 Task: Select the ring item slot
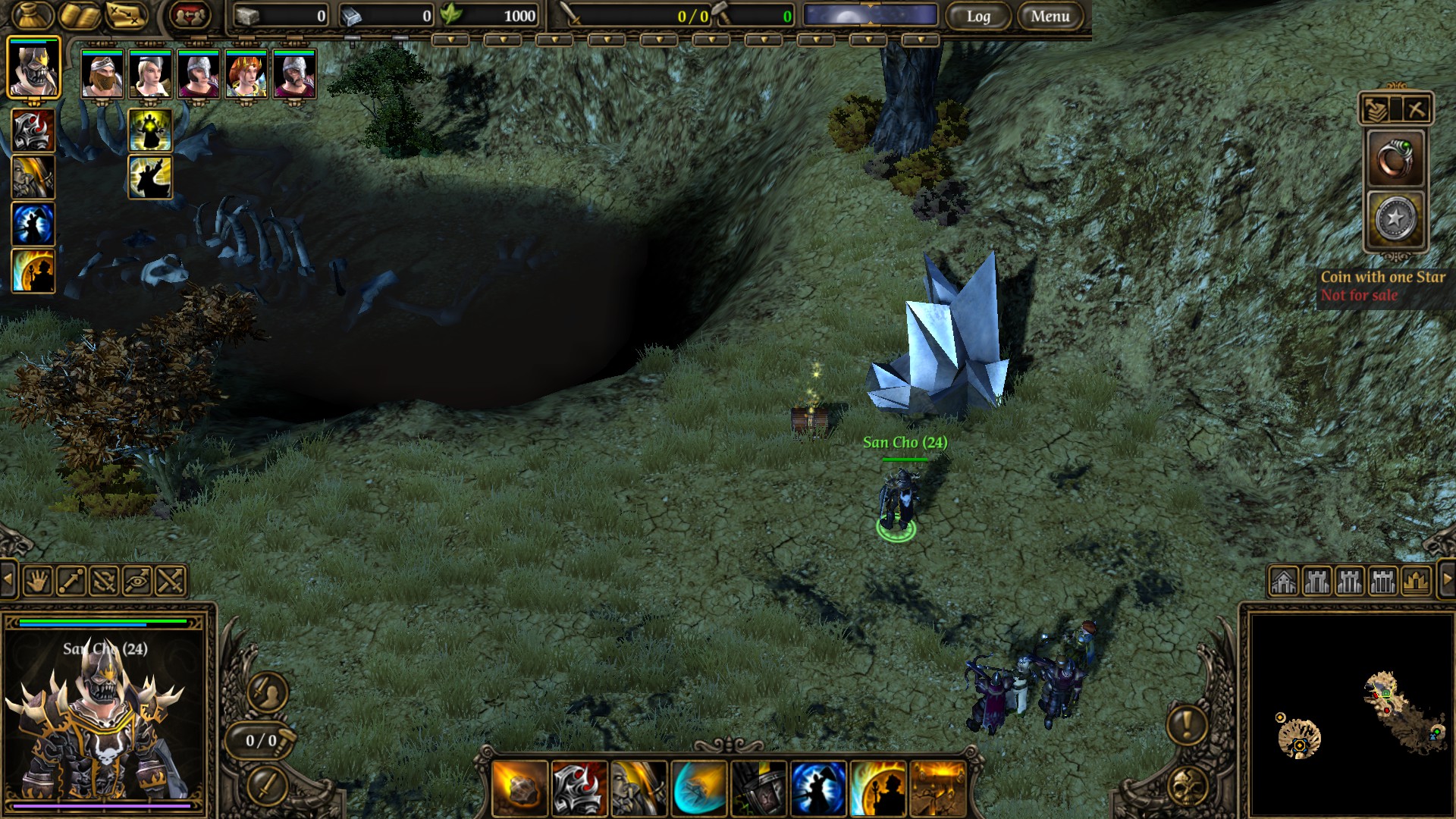click(x=1395, y=158)
